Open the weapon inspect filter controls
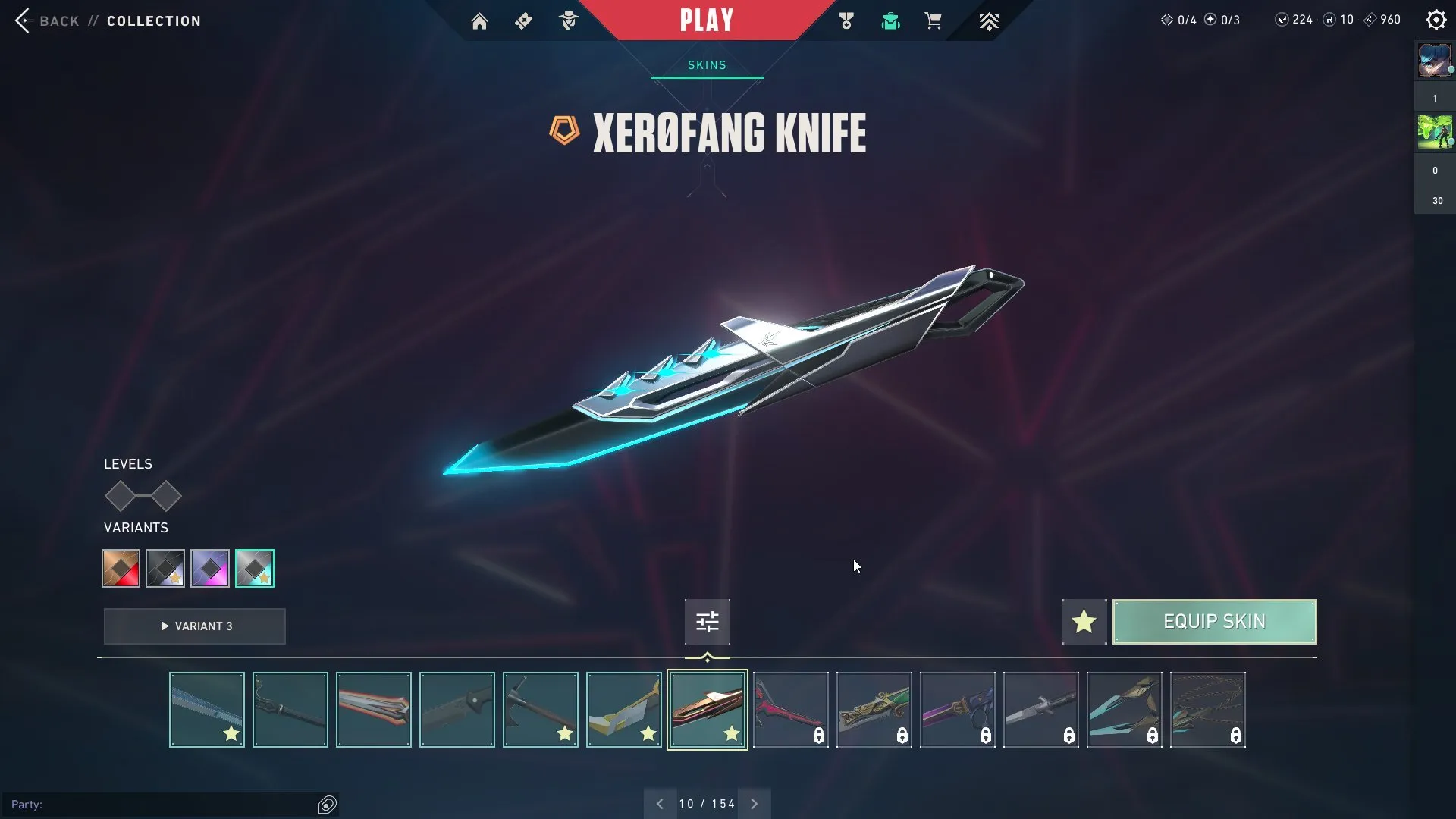This screenshot has height=819, width=1456. (x=707, y=621)
